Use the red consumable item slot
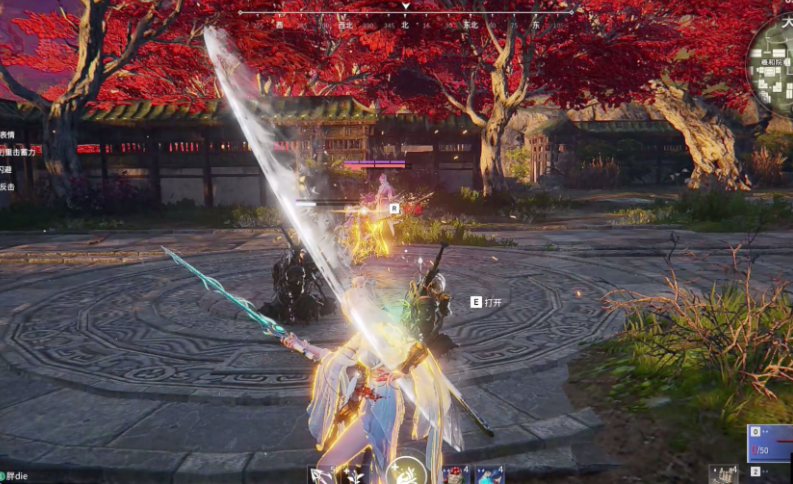The width and height of the screenshot is (793, 484). coord(455,474)
